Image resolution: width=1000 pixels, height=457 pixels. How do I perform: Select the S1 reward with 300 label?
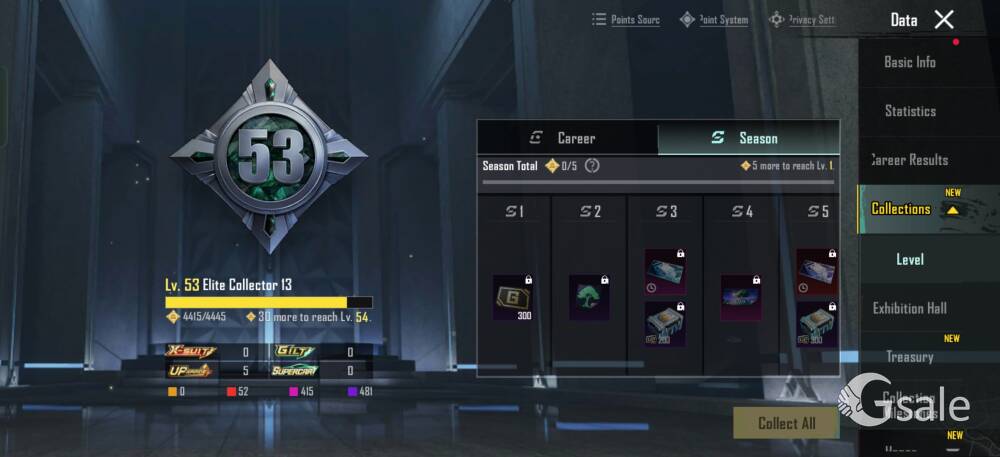pos(512,298)
